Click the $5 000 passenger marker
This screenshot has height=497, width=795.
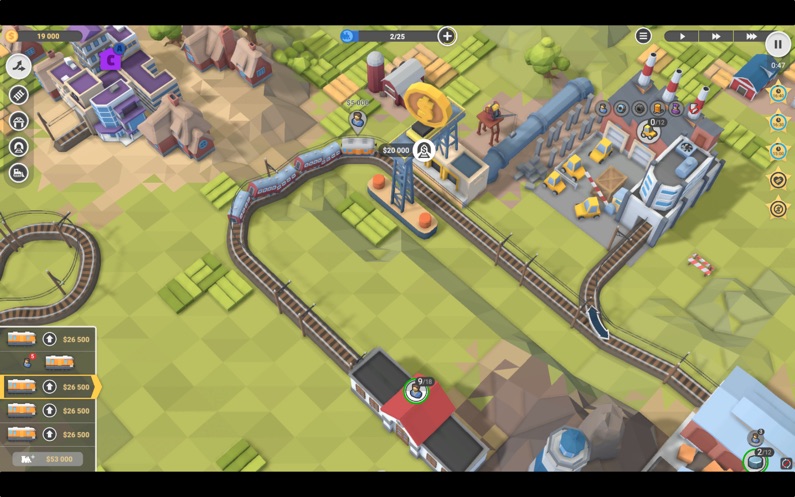click(x=357, y=120)
